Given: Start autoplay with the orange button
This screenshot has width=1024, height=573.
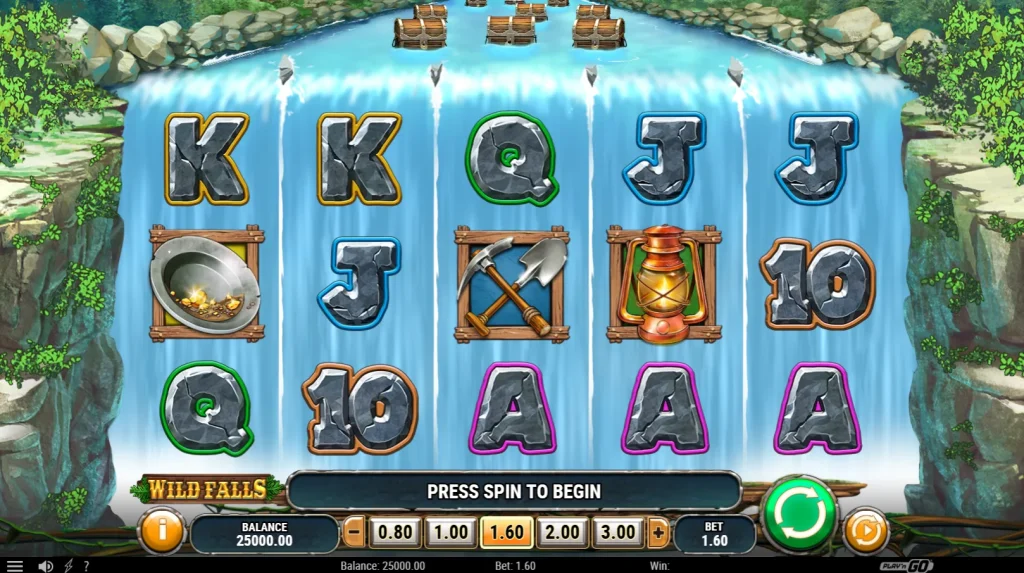Looking at the screenshot, I should pos(866,530).
